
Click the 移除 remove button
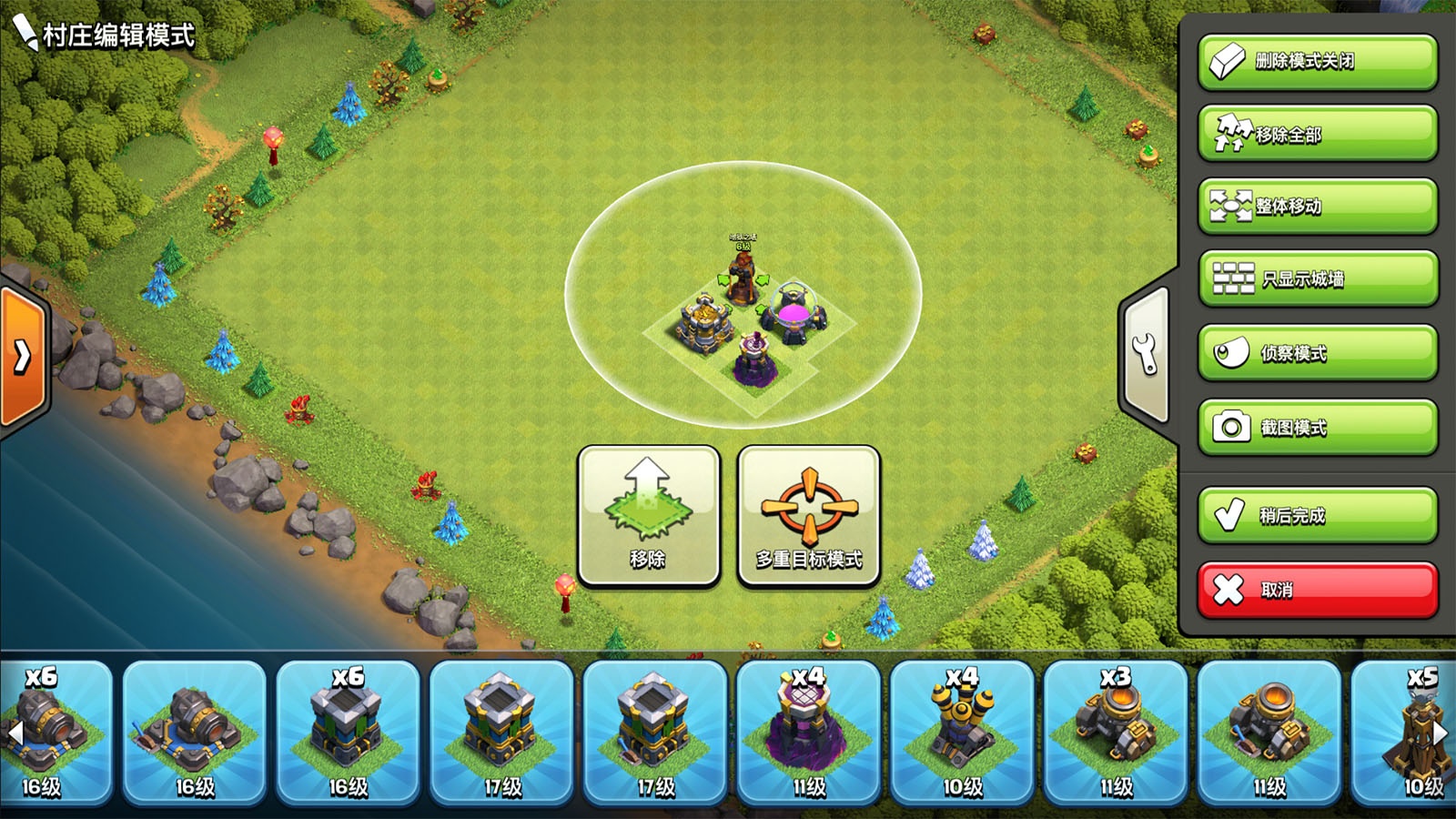tap(648, 516)
